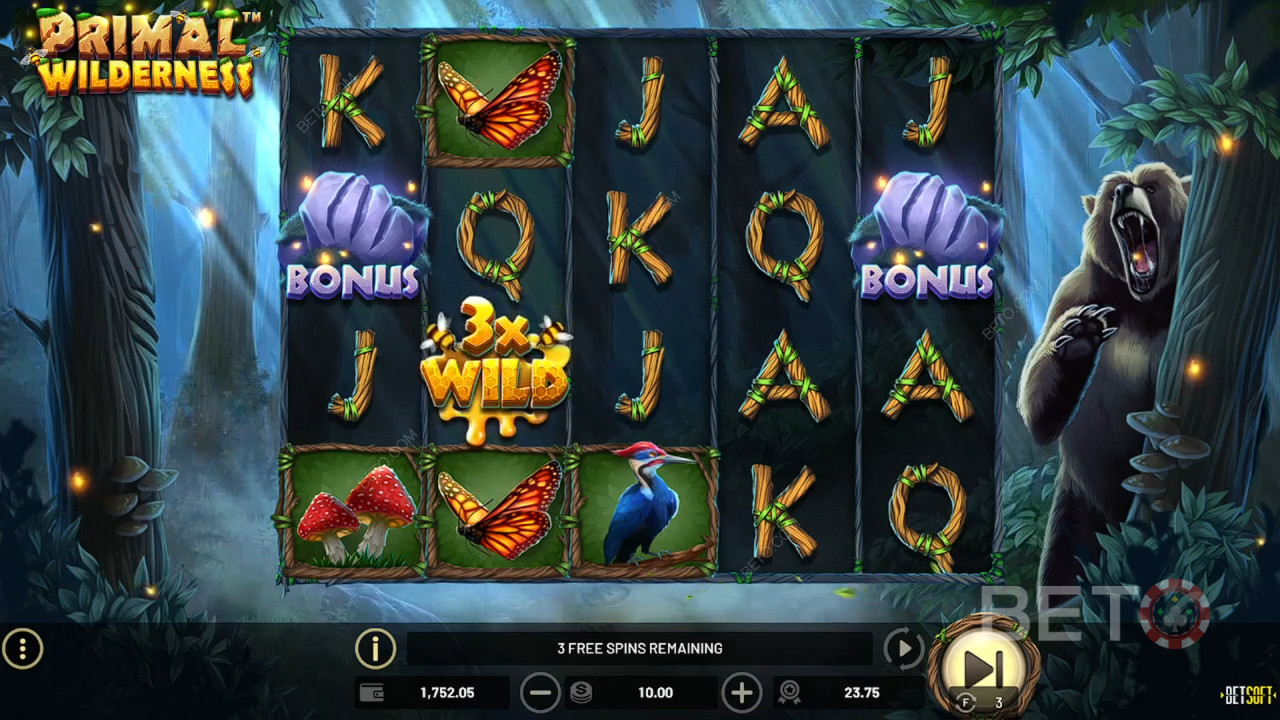Open the three-dot options menu
The height and width of the screenshot is (720, 1280).
[x=22, y=650]
